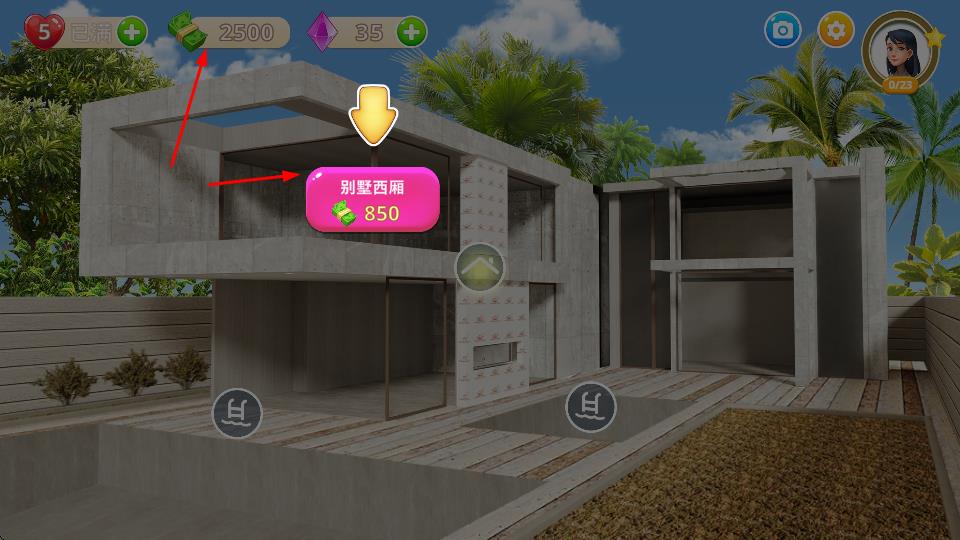Image resolution: width=960 pixels, height=540 pixels.
Task: Select the left swimming pool marker
Action: 237,412
